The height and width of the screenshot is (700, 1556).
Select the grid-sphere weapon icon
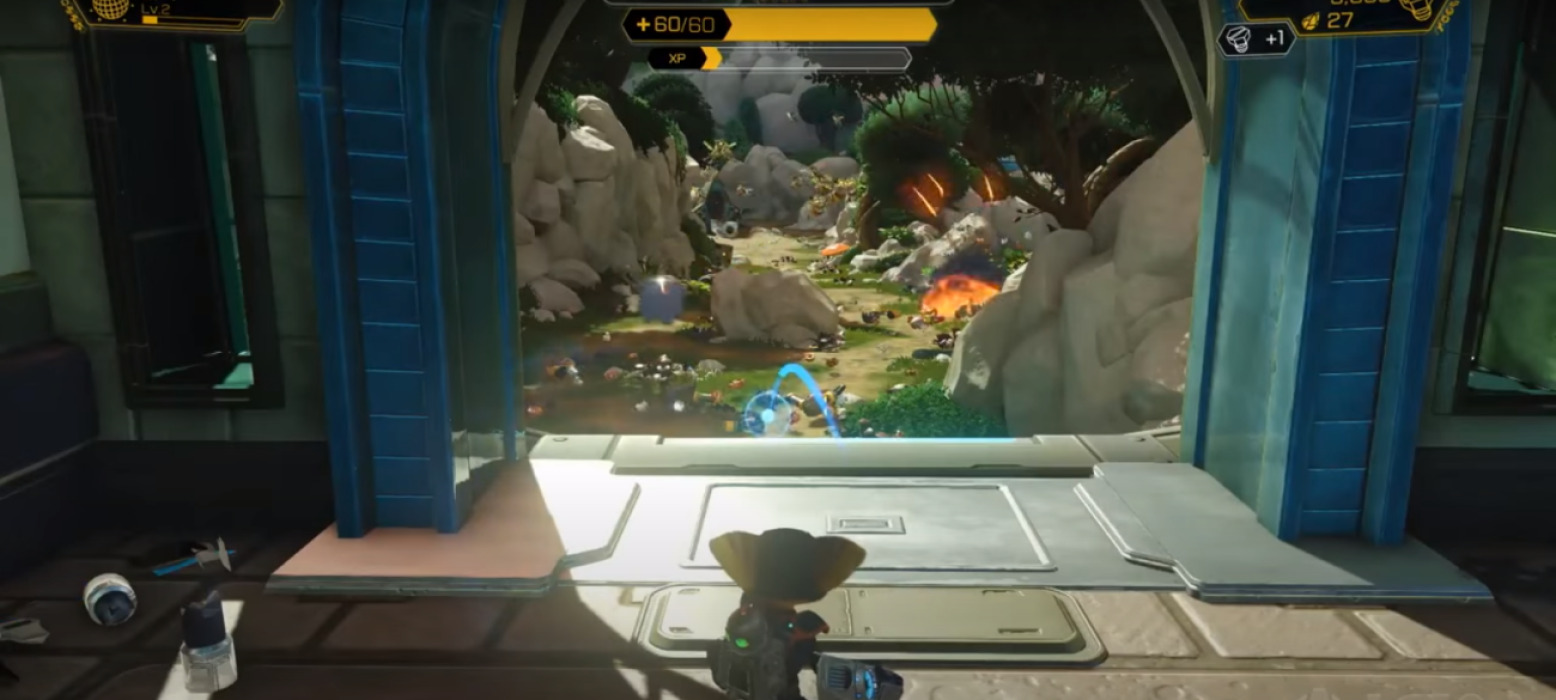point(111,8)
